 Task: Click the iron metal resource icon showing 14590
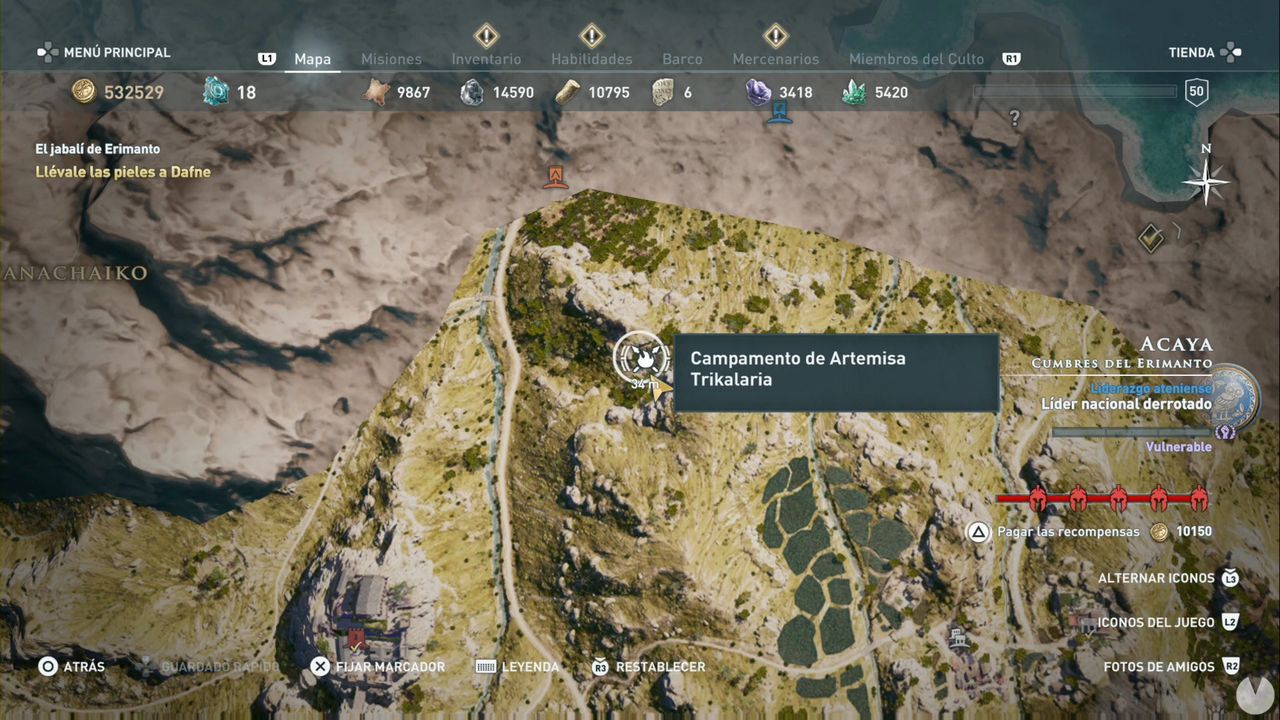(x=471, y=91)
